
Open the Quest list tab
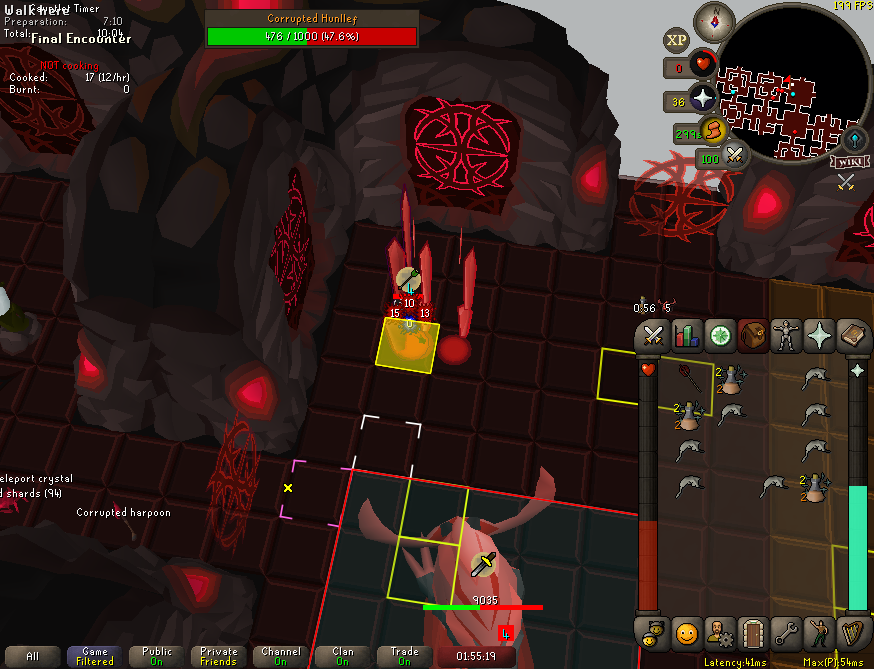coord(720,336)
